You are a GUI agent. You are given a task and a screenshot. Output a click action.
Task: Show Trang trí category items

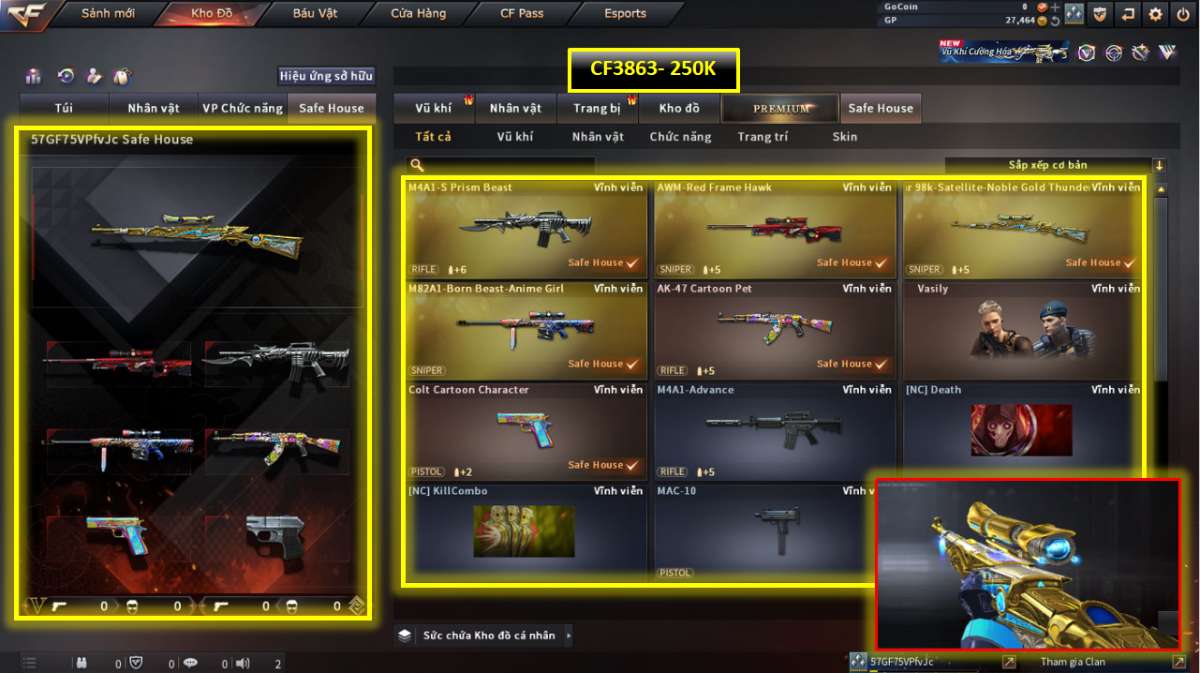[762, 137]
